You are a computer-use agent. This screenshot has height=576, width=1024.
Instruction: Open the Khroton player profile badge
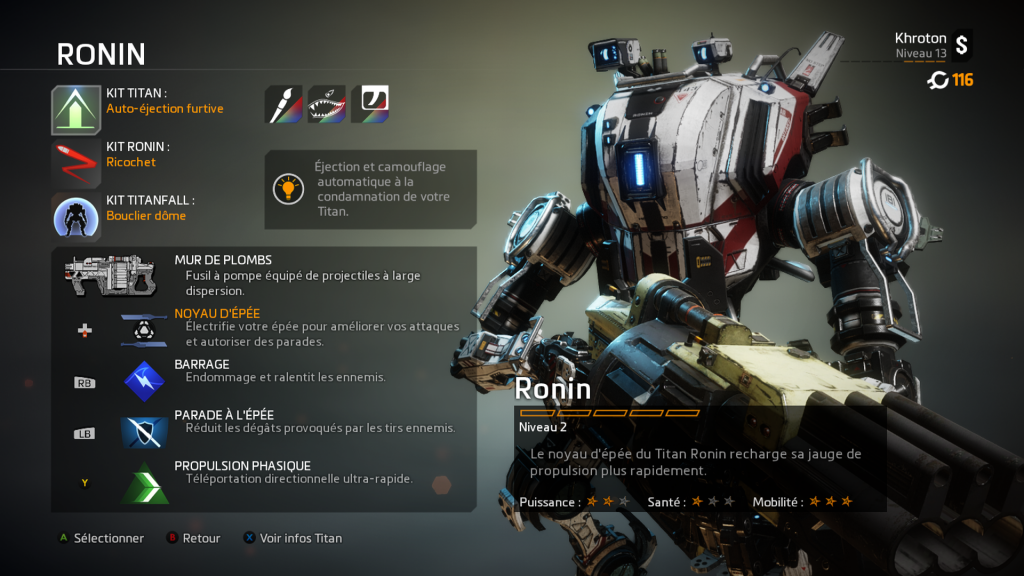click(x=961, y=44)
